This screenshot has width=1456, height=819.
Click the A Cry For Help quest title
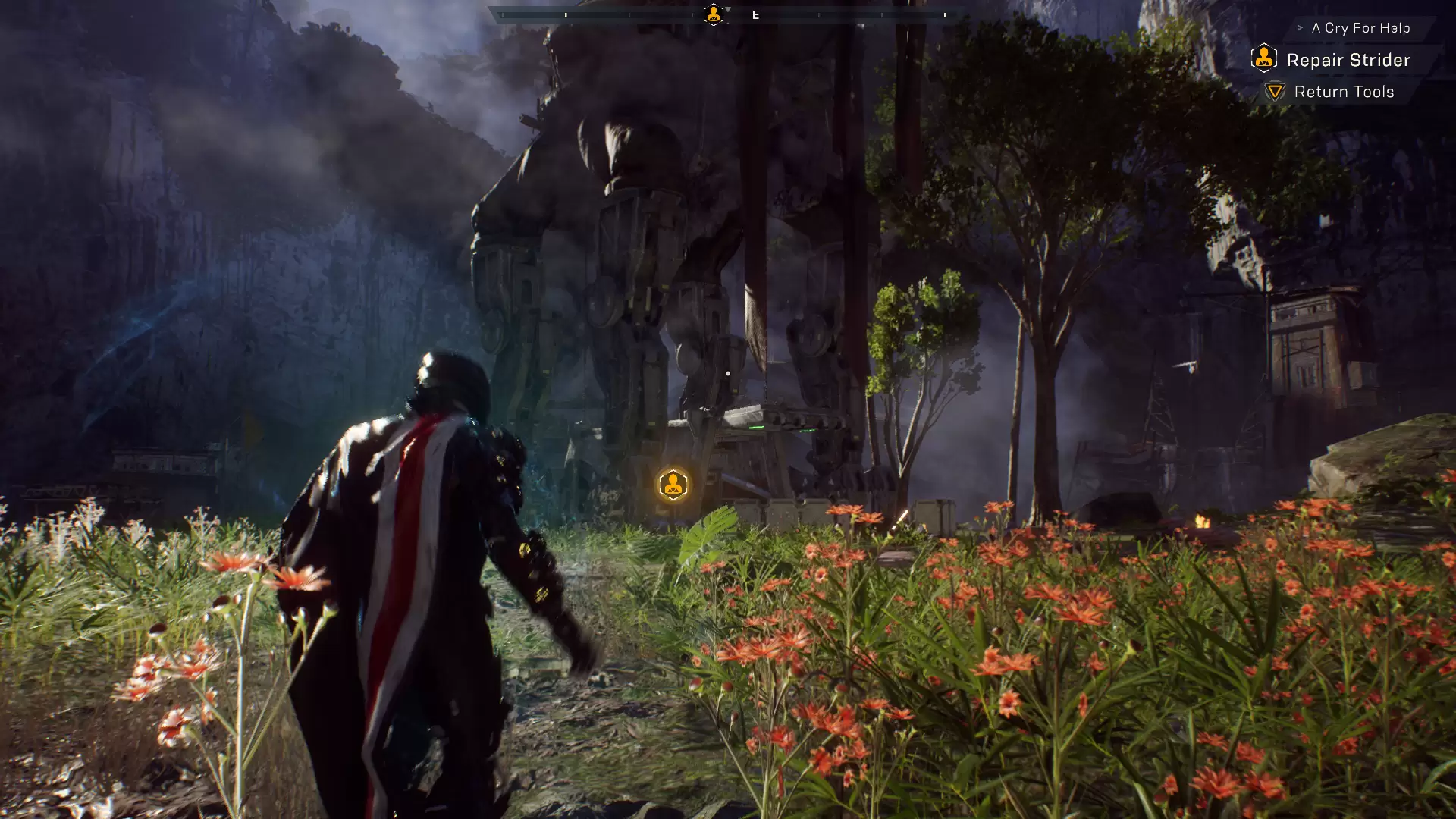tap(1360, 28)
